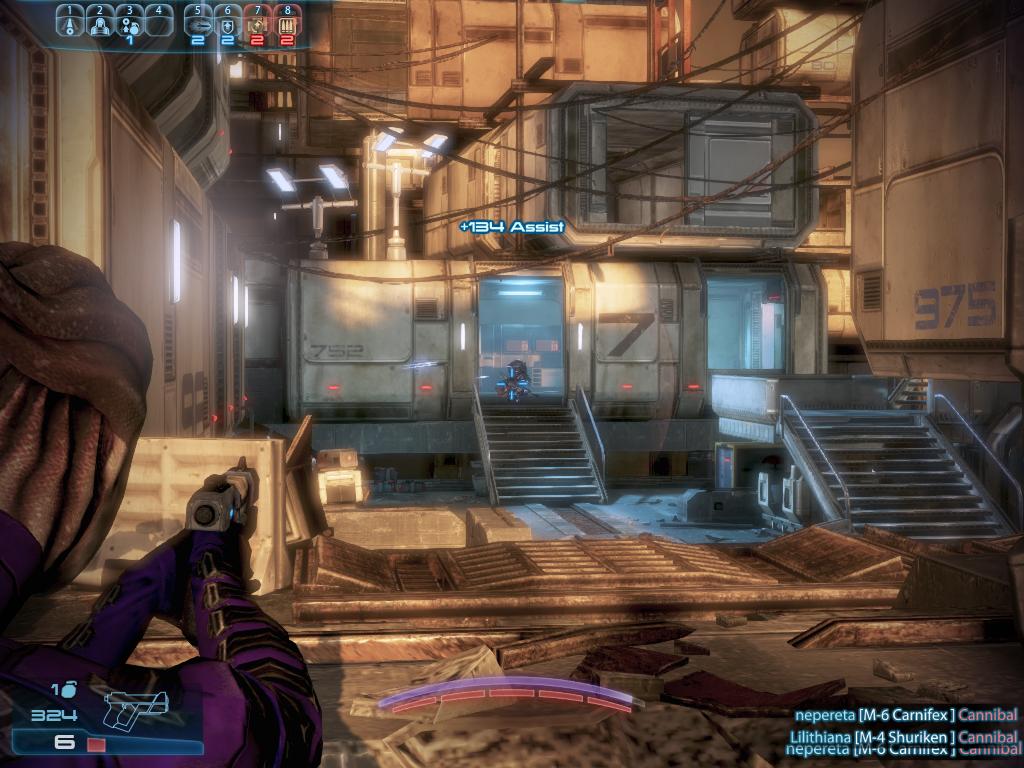Activate the power in hotbar slot 1
This screenshot has height=768, width=1024.
[x=70, y=23]
